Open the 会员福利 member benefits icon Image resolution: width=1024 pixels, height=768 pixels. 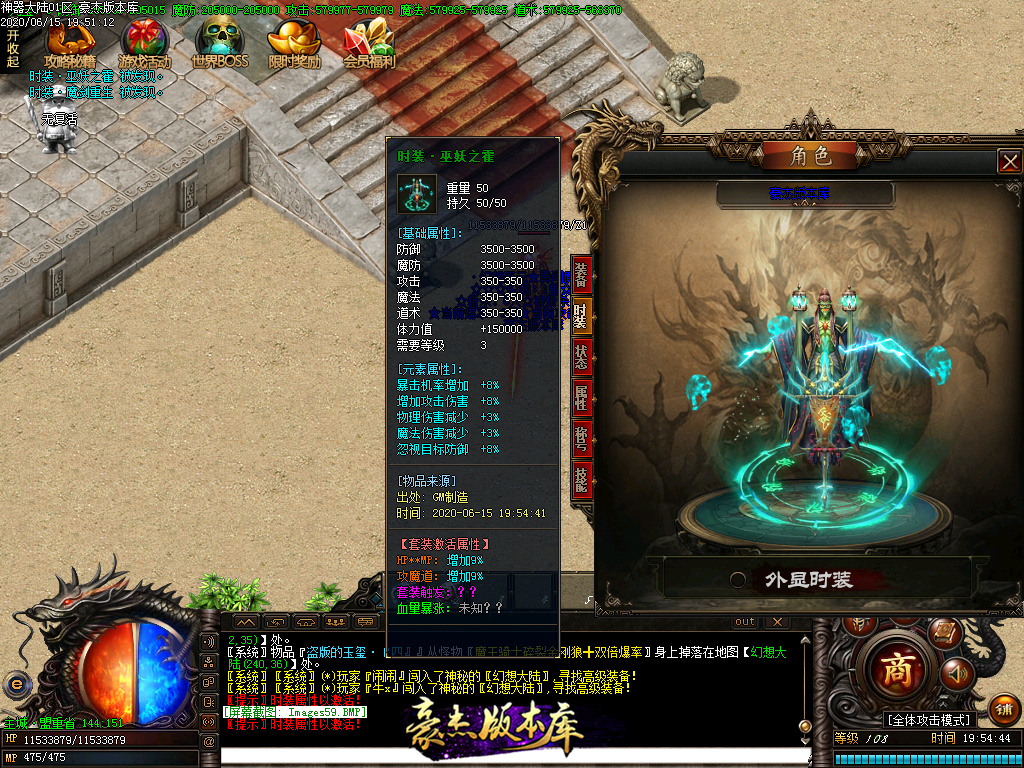369,44
